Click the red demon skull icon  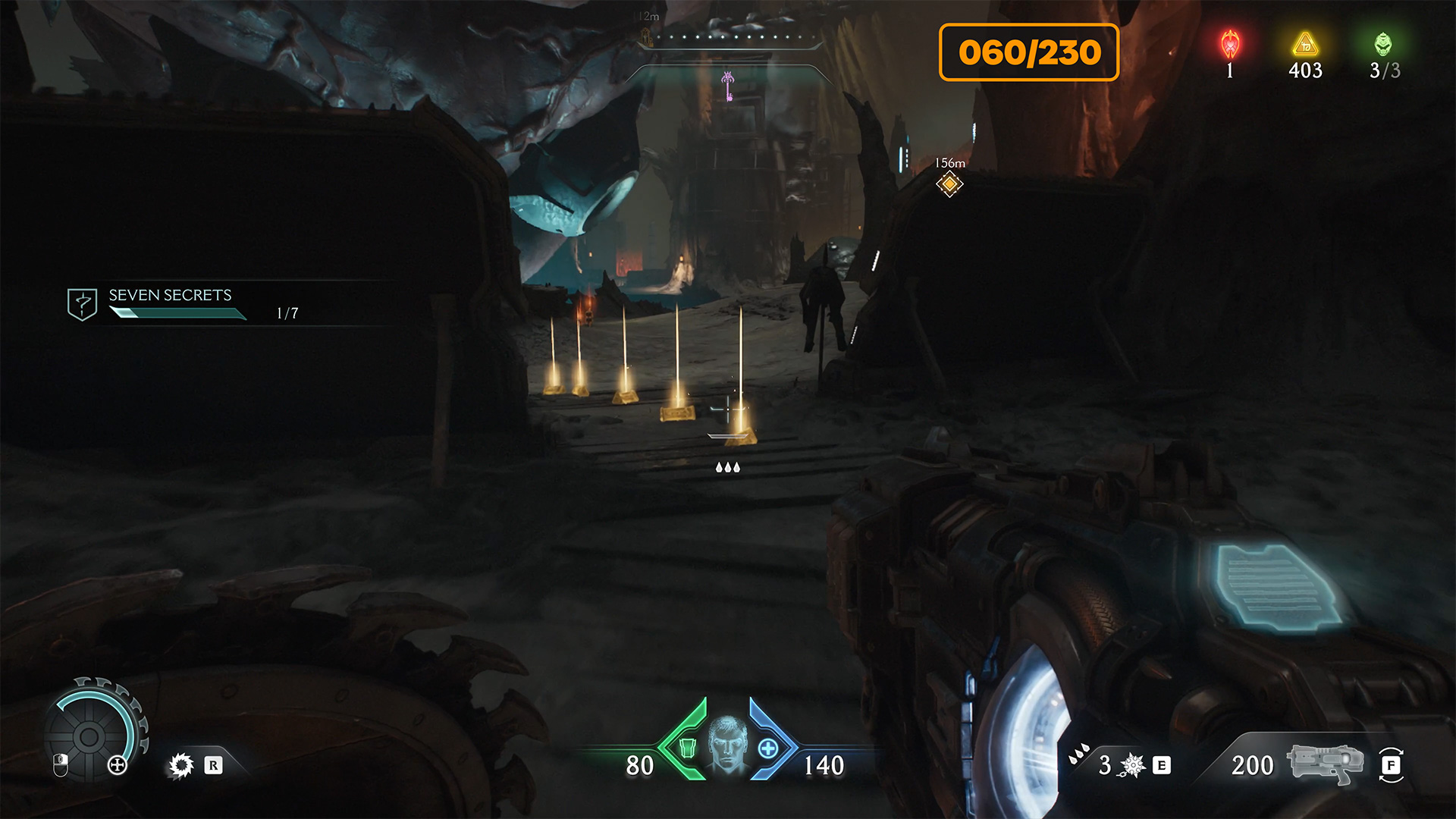pyautogui.click(x=1230, y=45)
